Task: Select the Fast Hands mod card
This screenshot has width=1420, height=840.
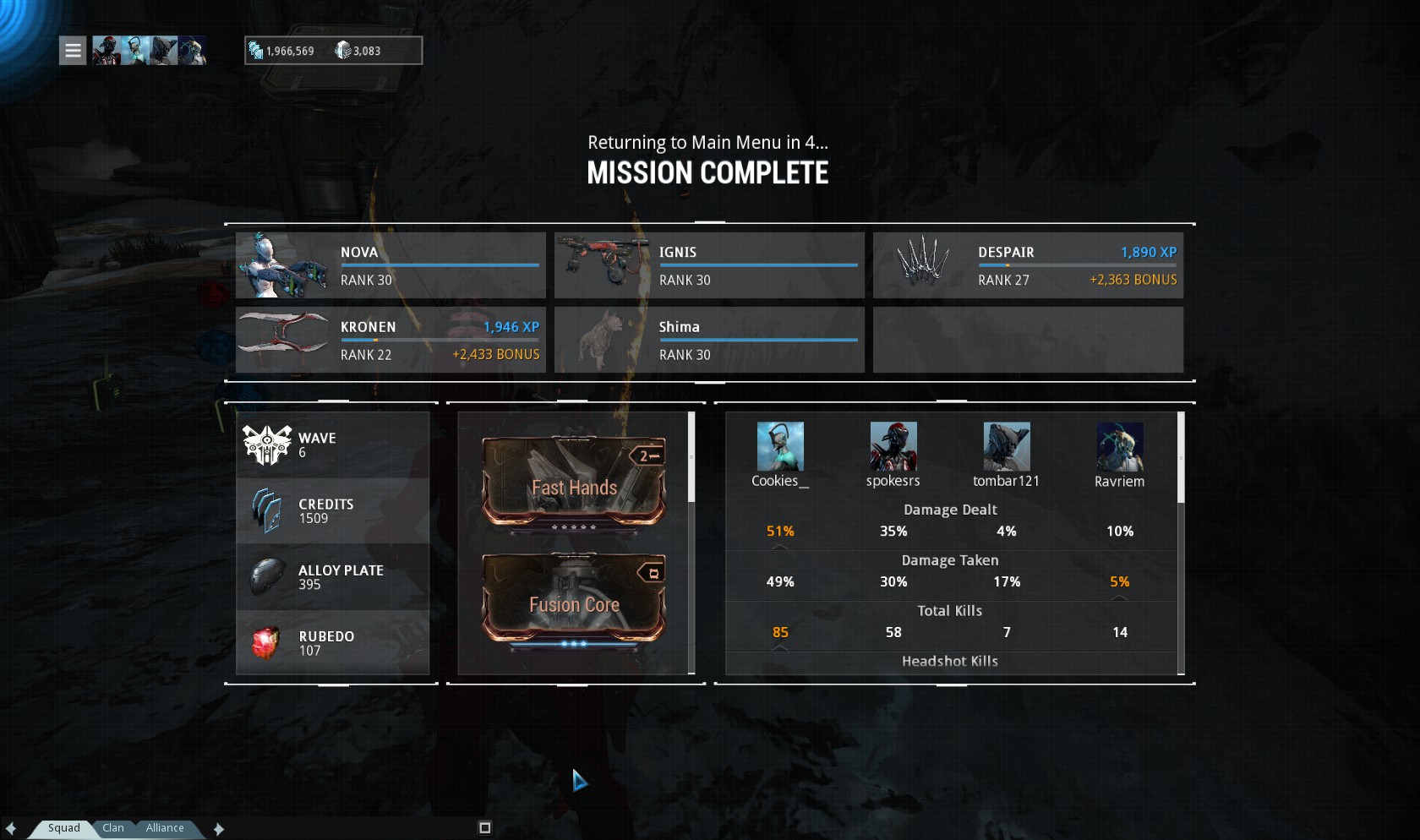Action: [574, 483]
